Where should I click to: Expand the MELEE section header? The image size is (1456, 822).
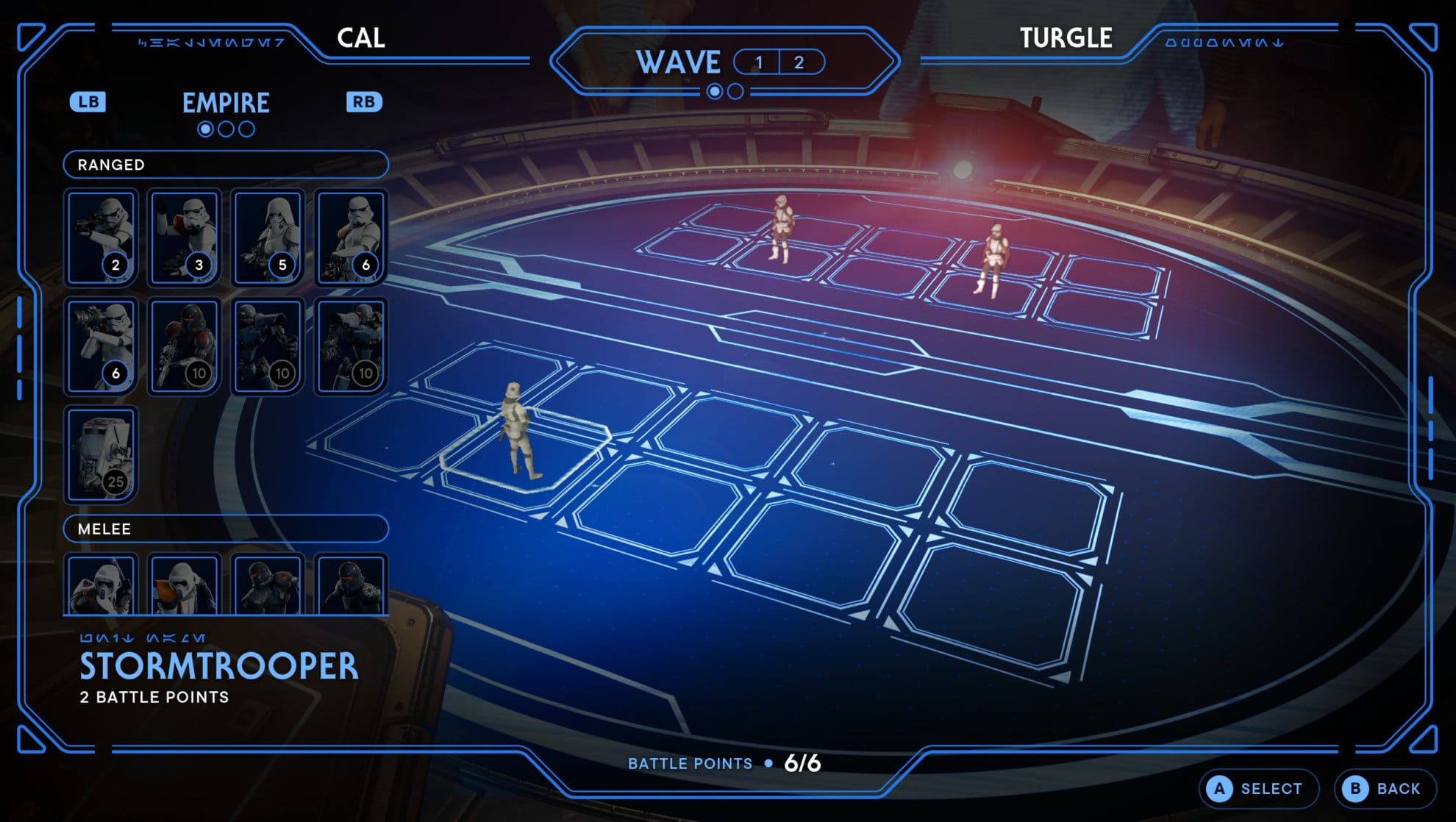coord(226,529)
